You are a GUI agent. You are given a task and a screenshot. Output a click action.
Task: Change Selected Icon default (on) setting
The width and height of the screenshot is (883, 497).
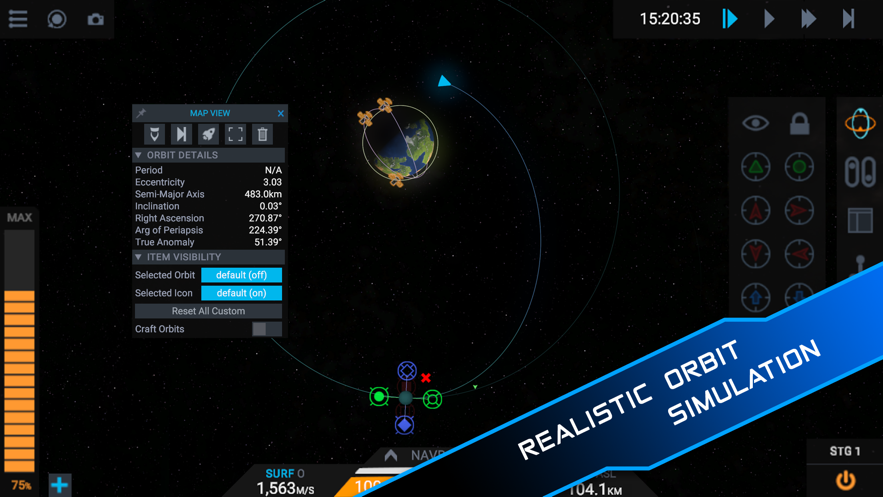pos(241,293)
